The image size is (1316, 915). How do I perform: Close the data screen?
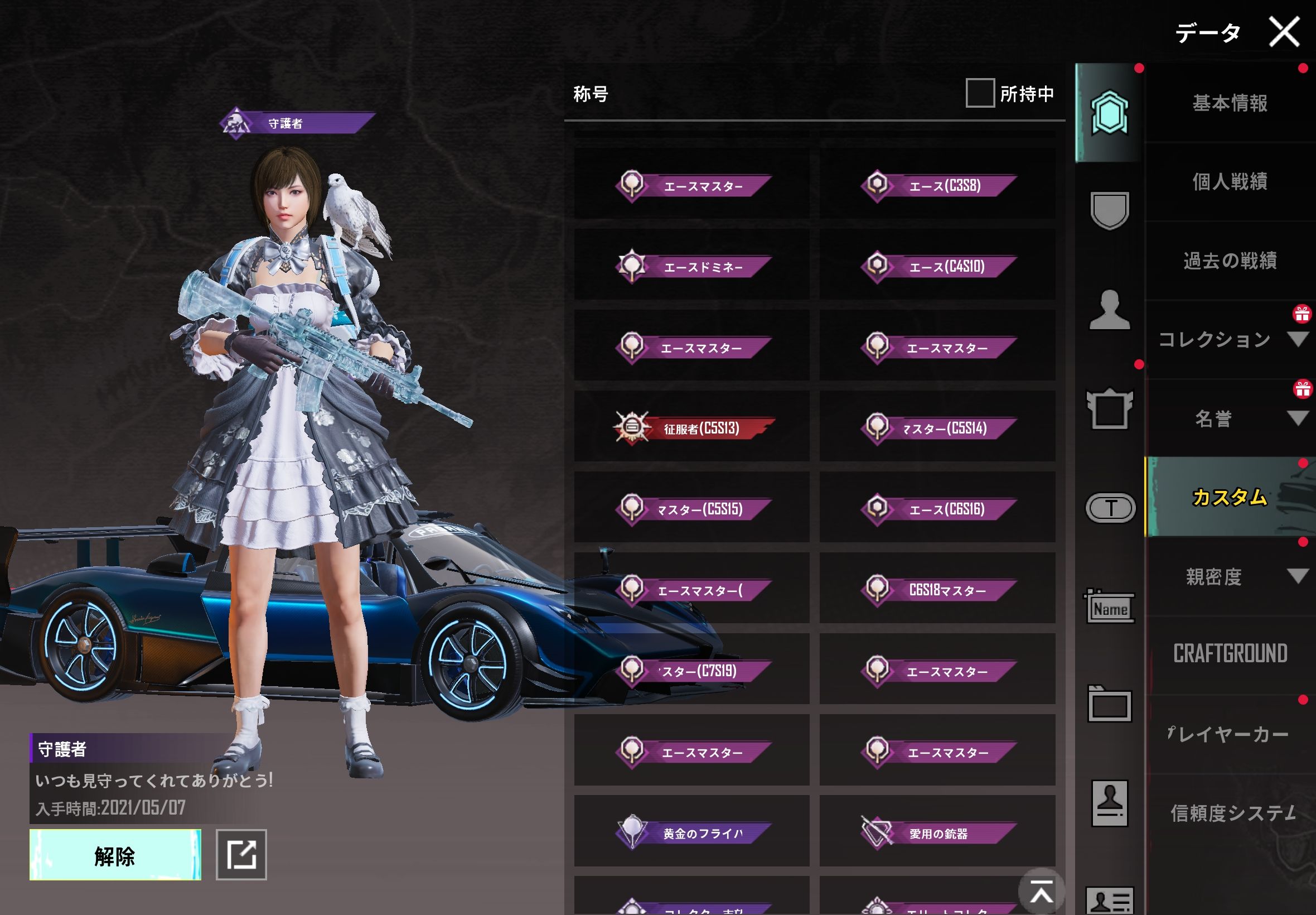[x=1284, y=32]
